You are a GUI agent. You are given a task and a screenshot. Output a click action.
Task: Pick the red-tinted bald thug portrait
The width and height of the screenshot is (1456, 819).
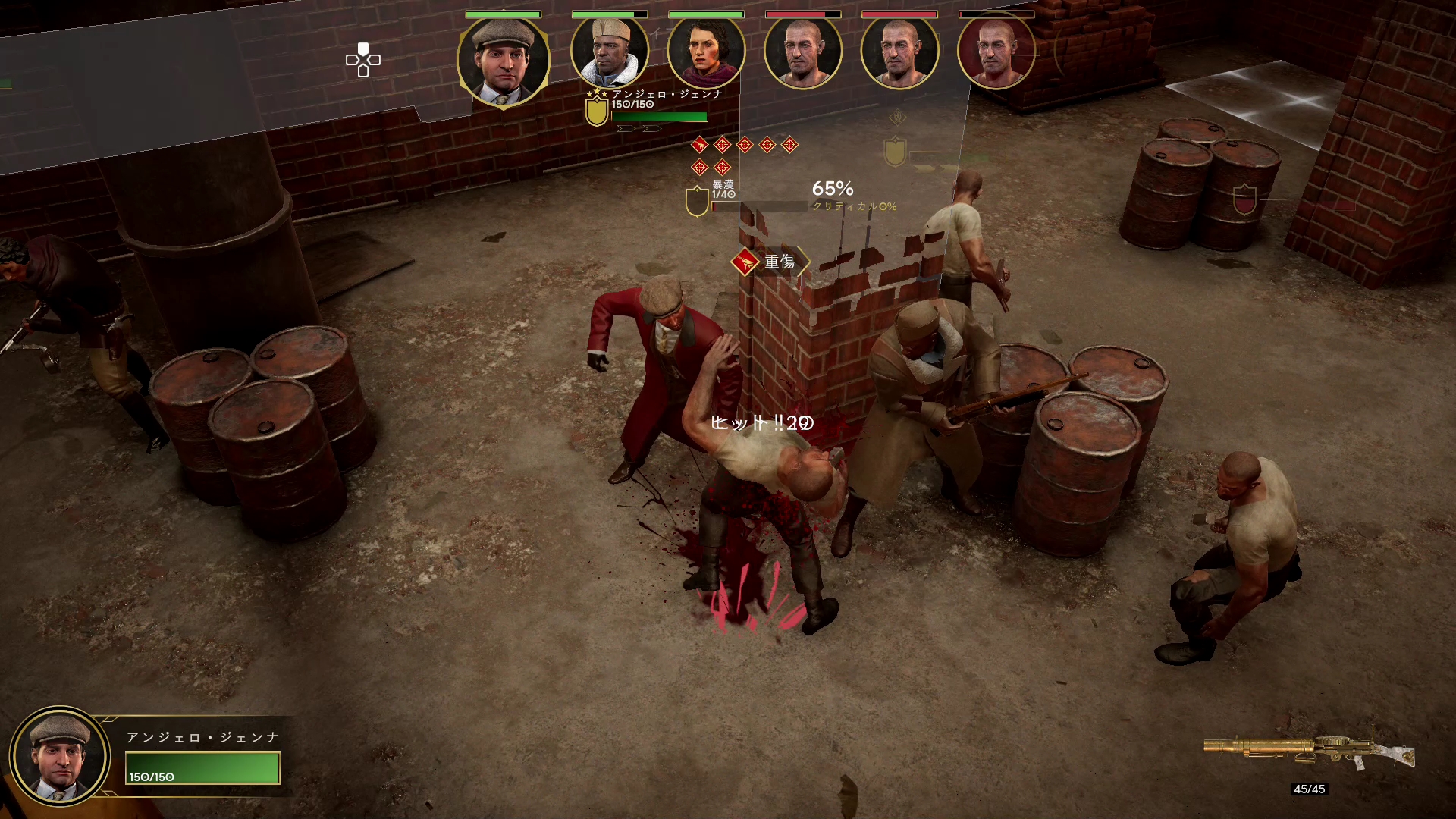click(996, 52)
